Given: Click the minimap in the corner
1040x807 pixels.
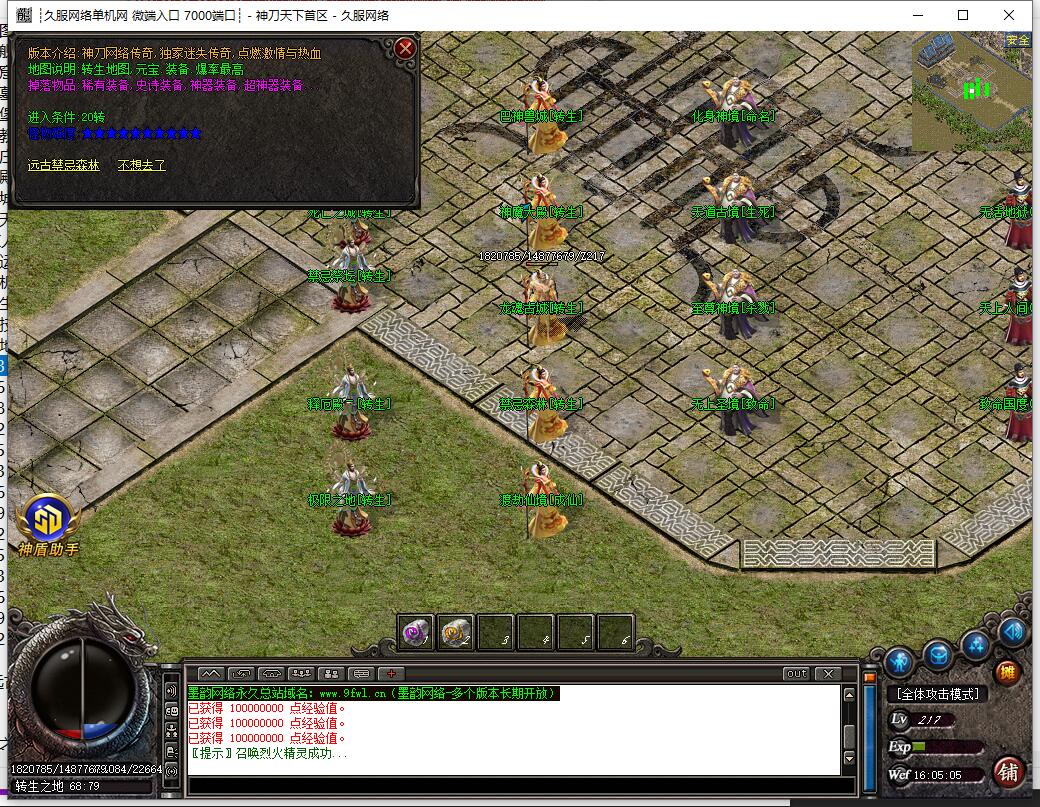Looking at the screenshot, I should [971, 92].
